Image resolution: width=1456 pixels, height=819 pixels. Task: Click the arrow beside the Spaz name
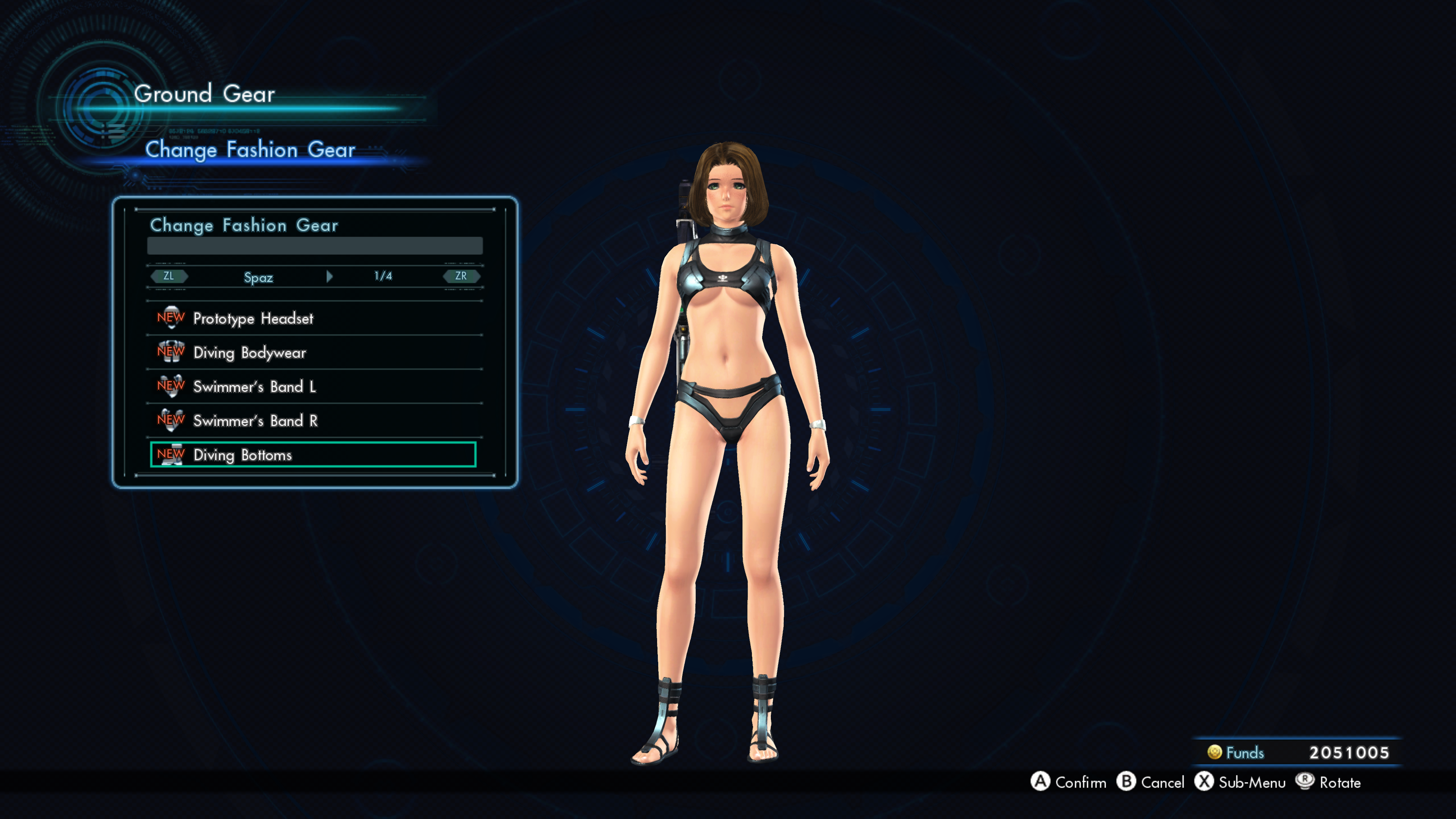(x=329, y=276)
